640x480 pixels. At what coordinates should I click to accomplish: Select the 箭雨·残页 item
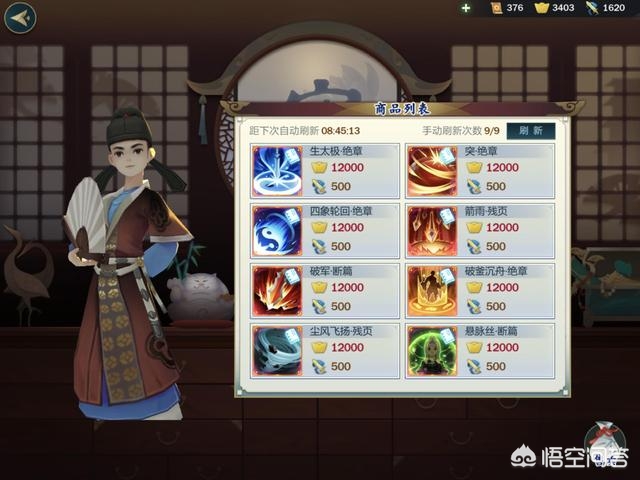click(x=479, y=230)
